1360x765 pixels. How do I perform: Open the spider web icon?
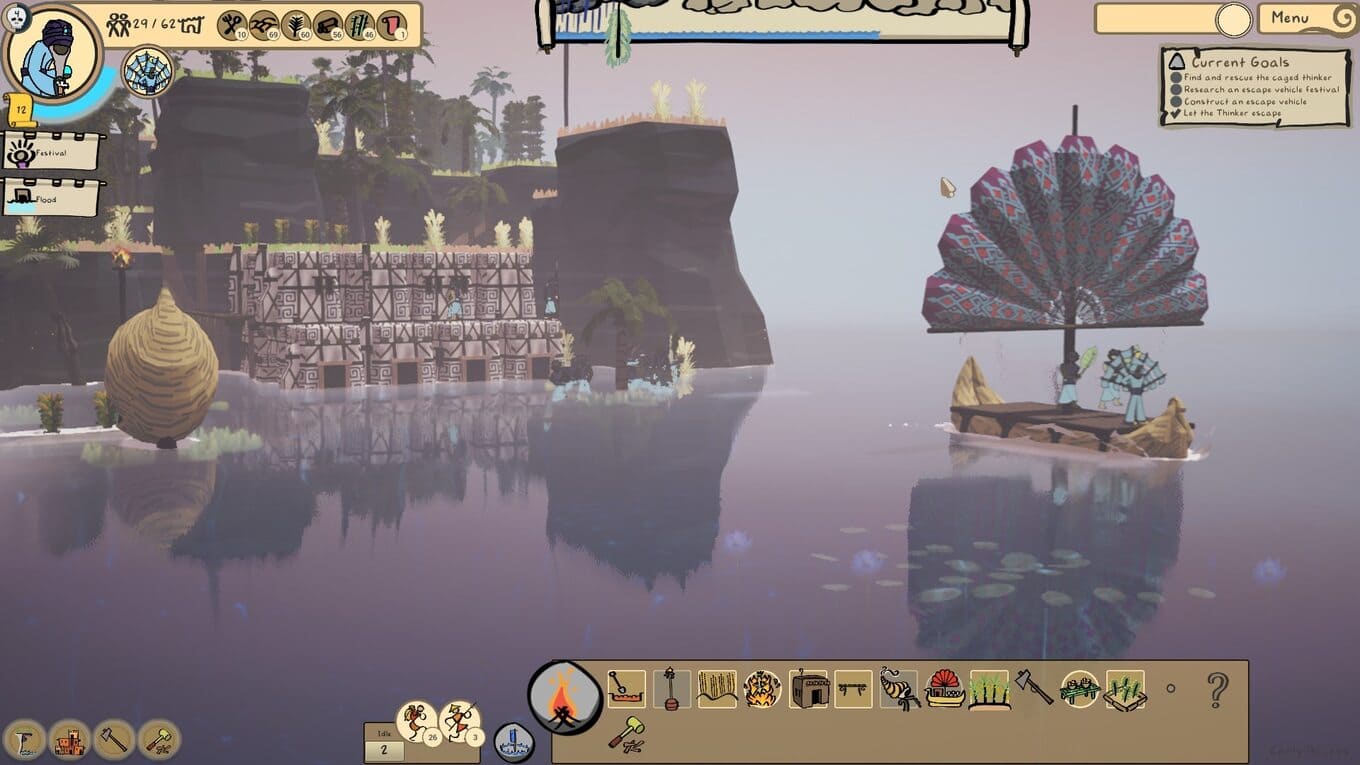point(148,72)
